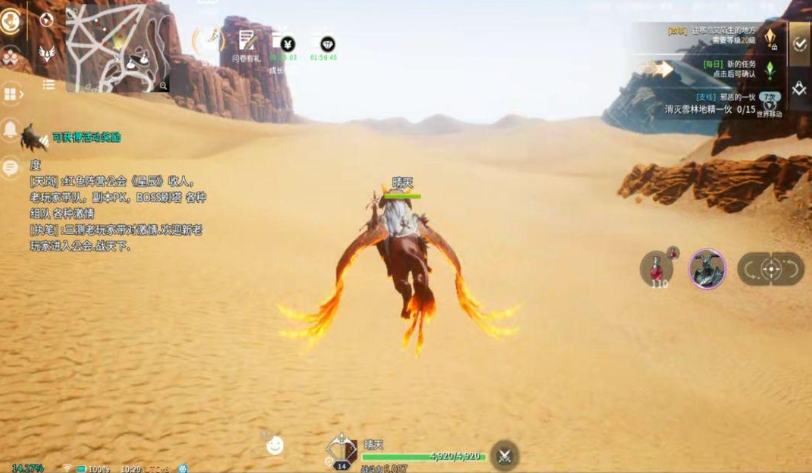Open the list icon beside the minimap
The image size is (812, 473).
point(48,85)
